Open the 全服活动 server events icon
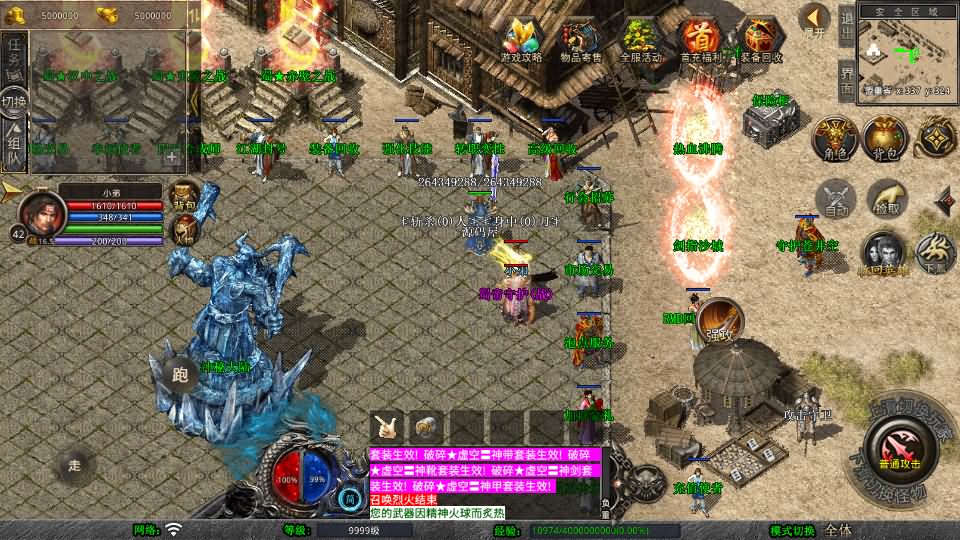 pyautogui.click(x=640, y=42)
